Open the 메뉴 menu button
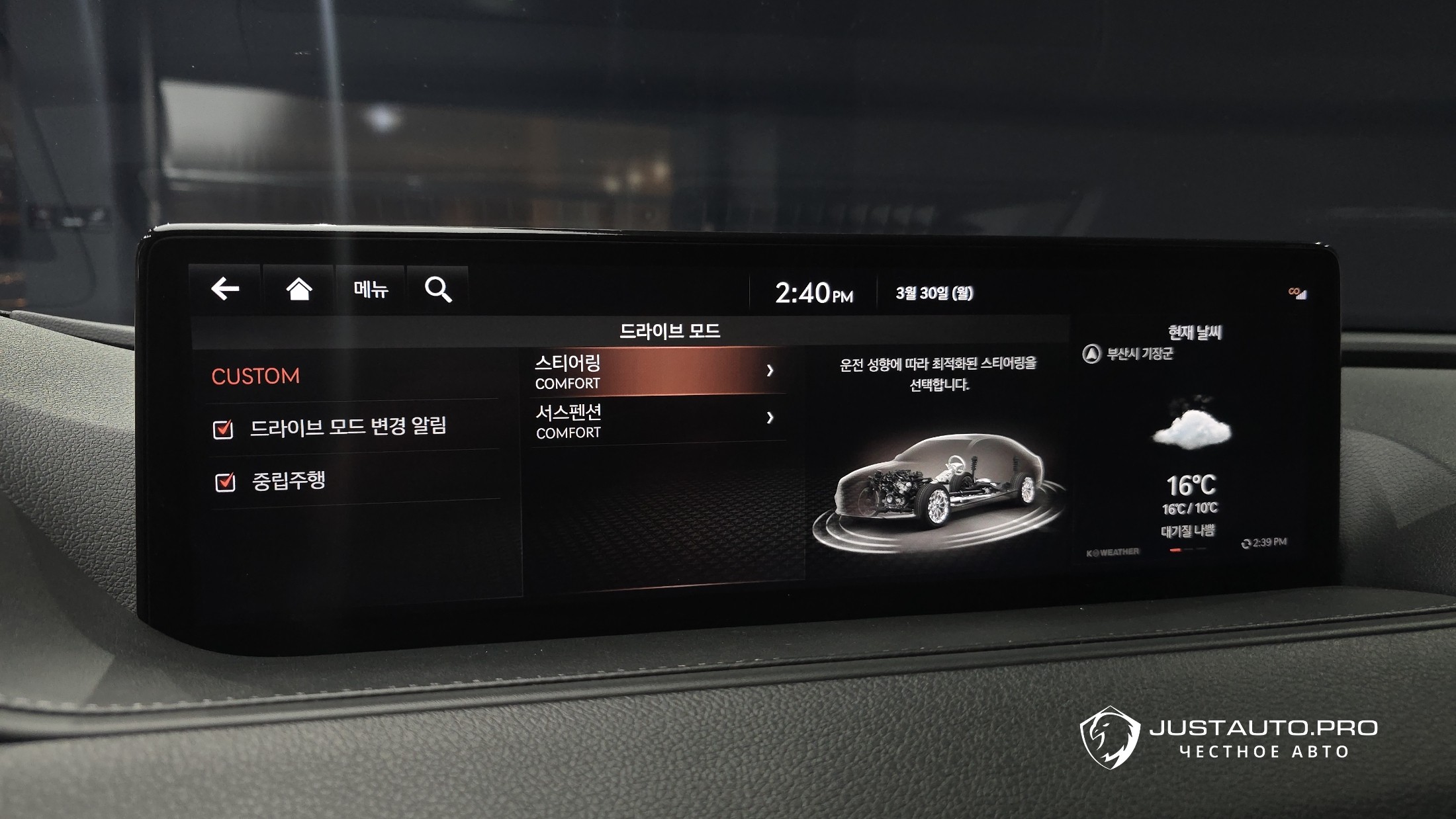Image resolution: width=1456 pixels, height=819 pixels. [371, 289]
